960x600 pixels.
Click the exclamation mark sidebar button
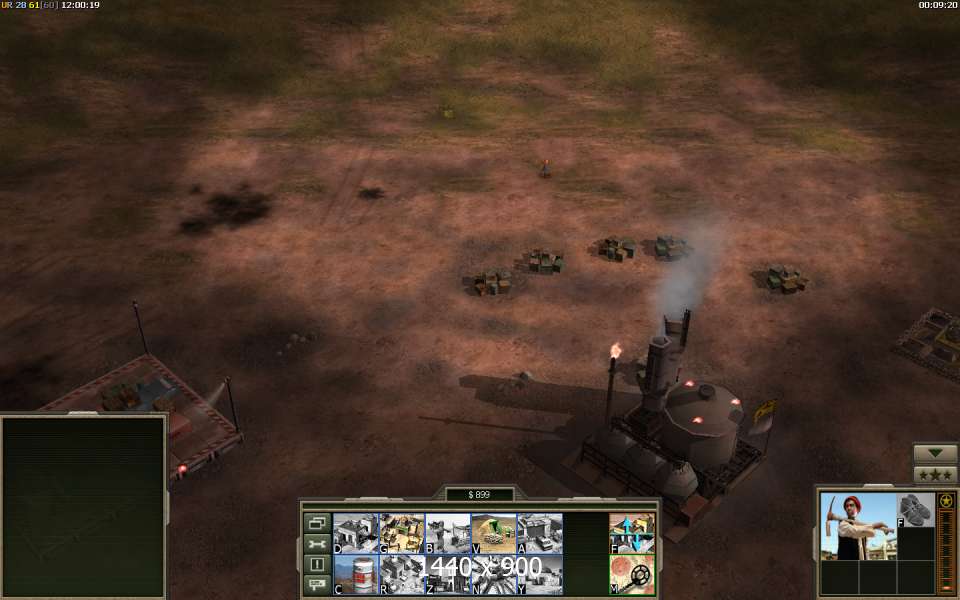pos(317,564)
